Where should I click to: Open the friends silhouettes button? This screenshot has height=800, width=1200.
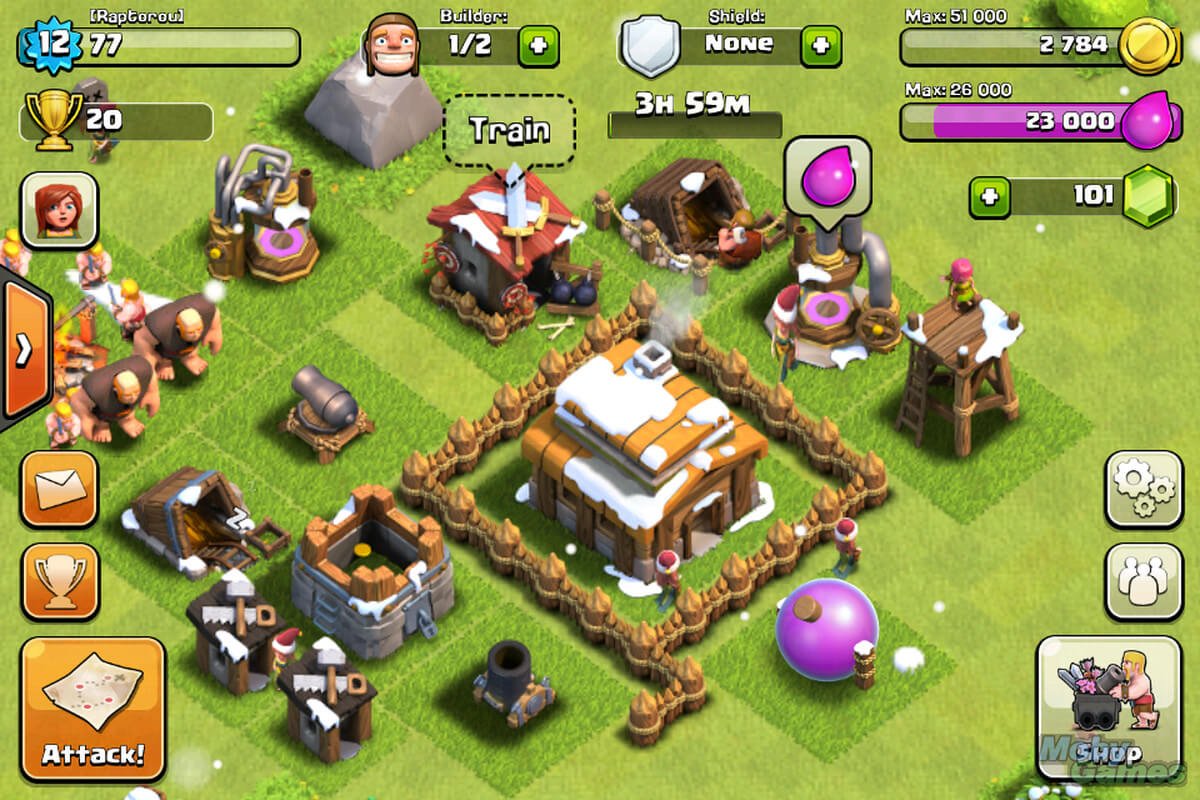tap(1143, 581)
